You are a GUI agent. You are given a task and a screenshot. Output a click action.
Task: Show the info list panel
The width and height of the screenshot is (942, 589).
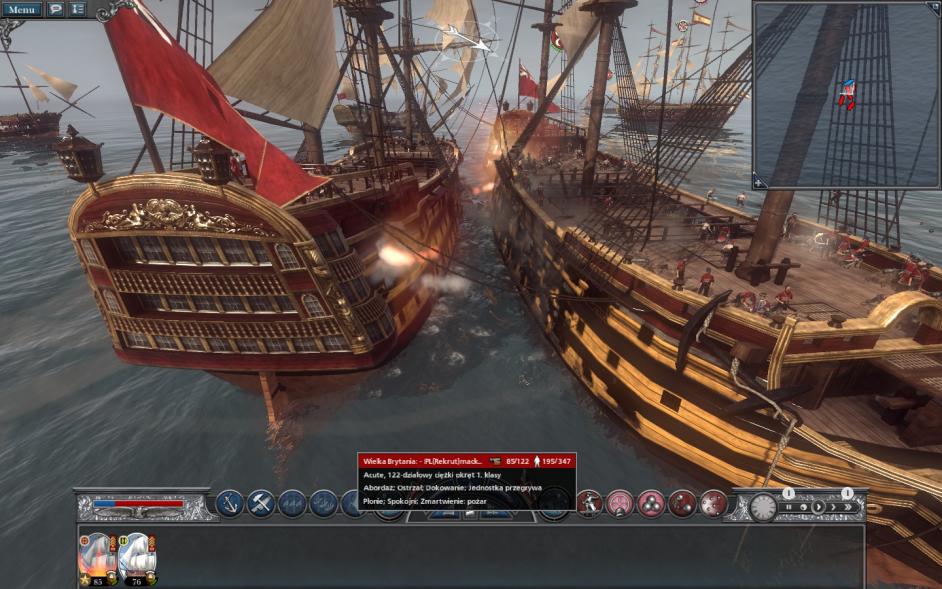pyautogui.click(x=77, y=9)
